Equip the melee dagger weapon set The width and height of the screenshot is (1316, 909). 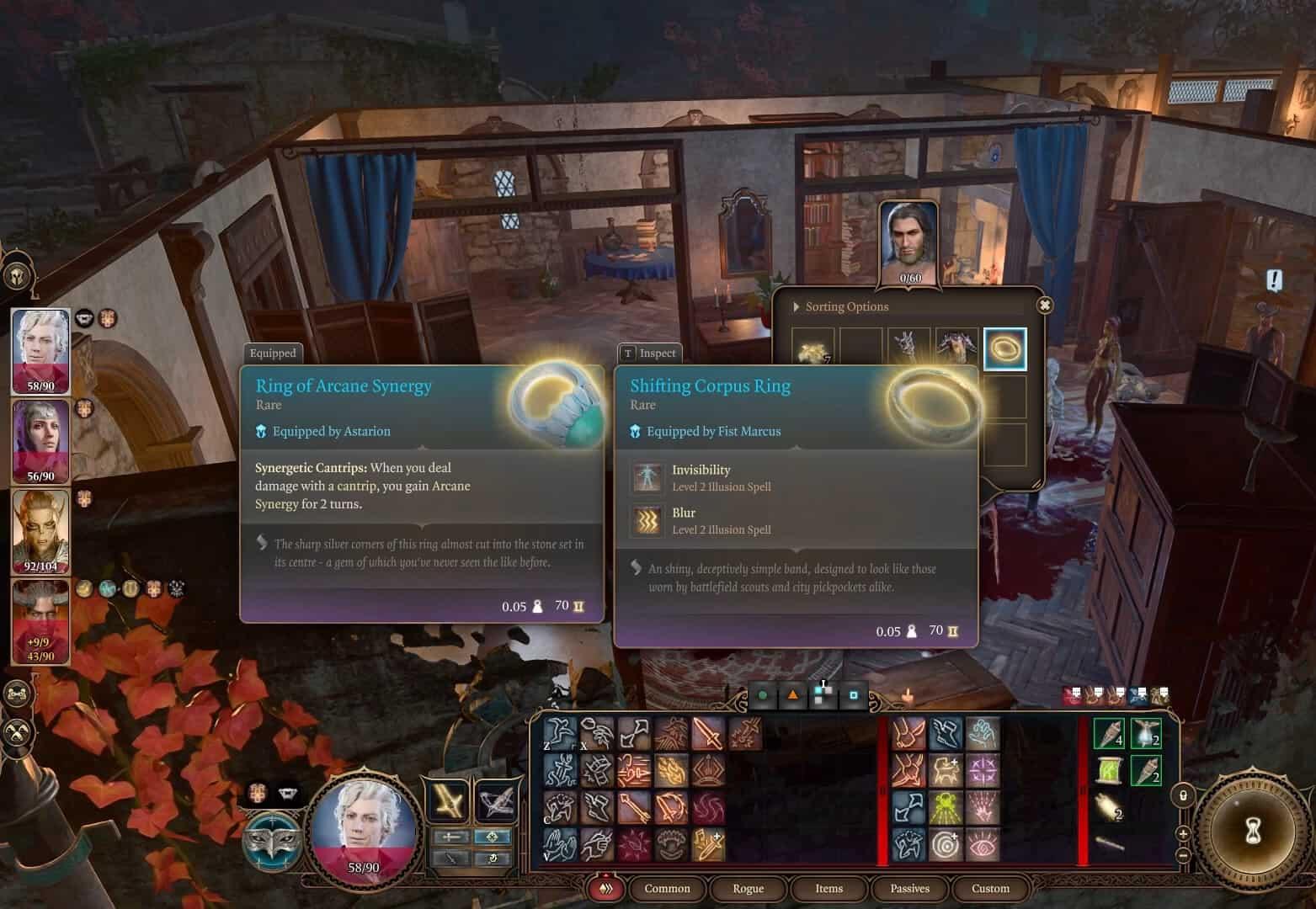[x=449, y=800]
